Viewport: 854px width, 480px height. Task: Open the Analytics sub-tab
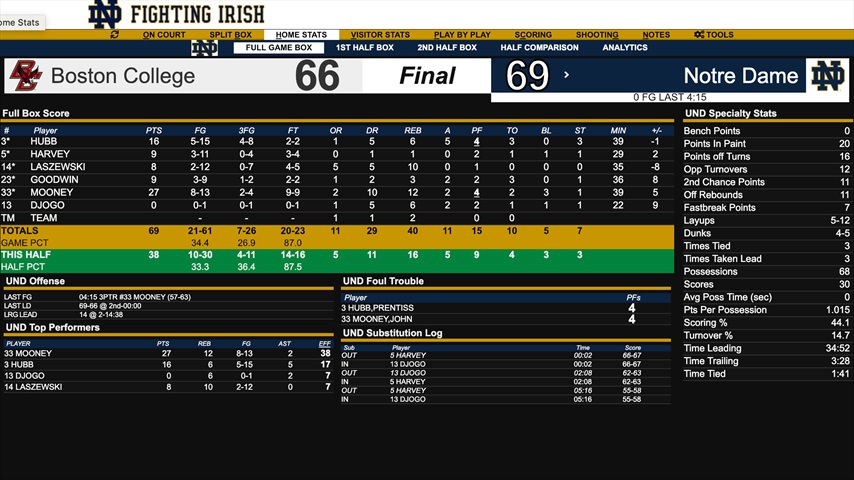[625, 48]
